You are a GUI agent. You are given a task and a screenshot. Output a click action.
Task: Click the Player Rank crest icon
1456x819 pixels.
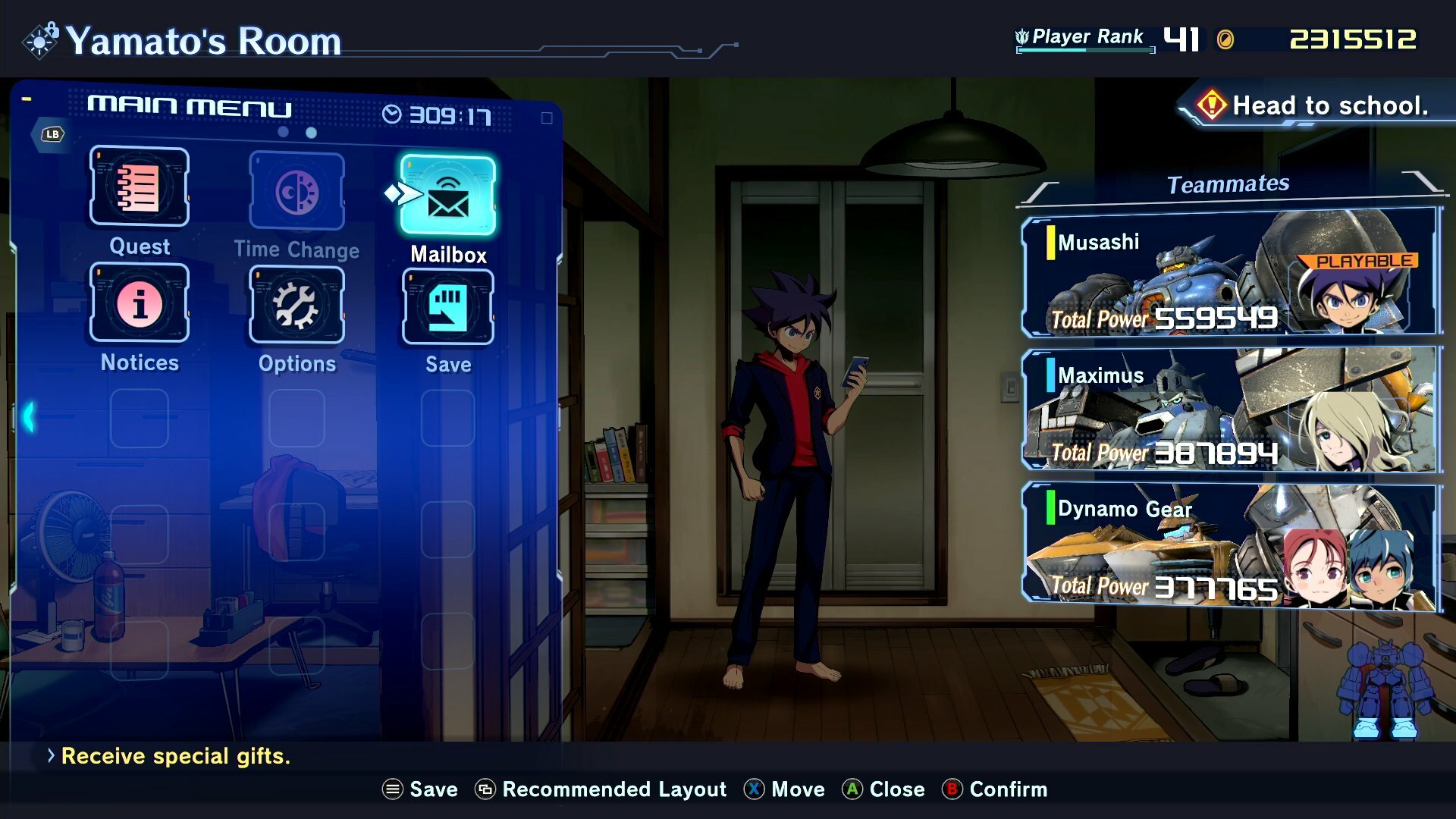(1023, 35)
